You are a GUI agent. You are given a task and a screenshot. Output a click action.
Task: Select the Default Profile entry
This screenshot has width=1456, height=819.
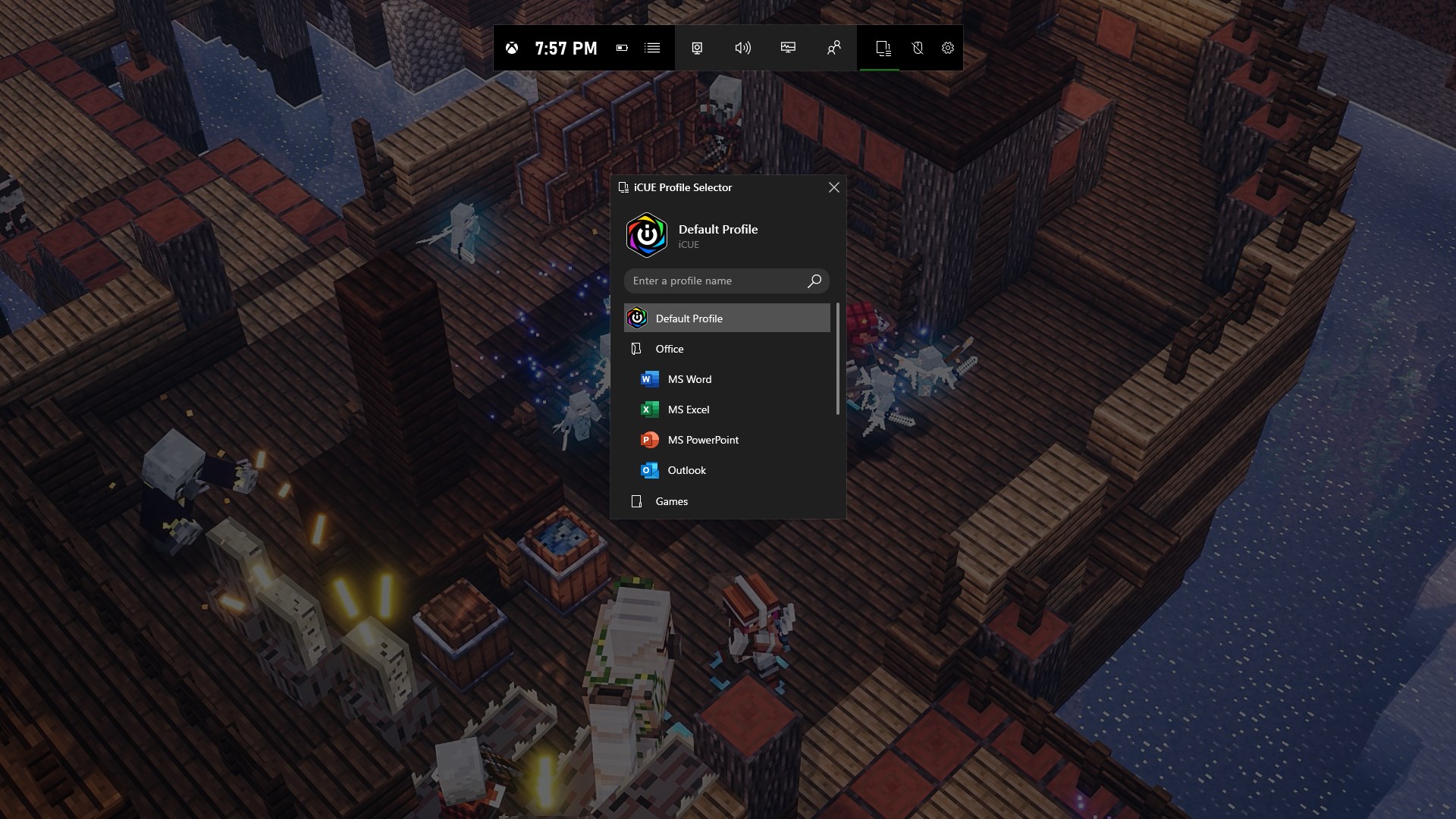[x=726, y=318]
